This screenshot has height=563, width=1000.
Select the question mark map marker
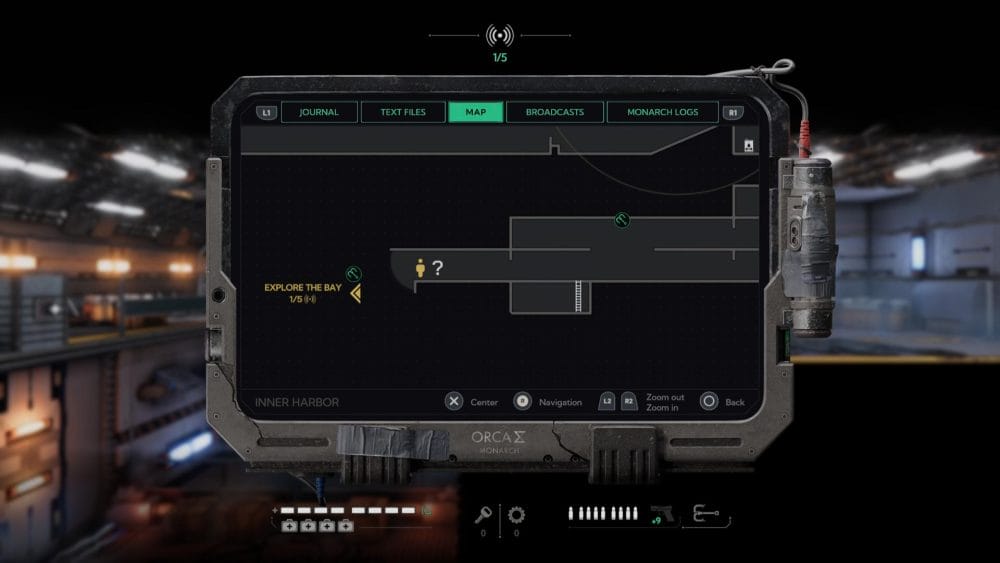437,267
